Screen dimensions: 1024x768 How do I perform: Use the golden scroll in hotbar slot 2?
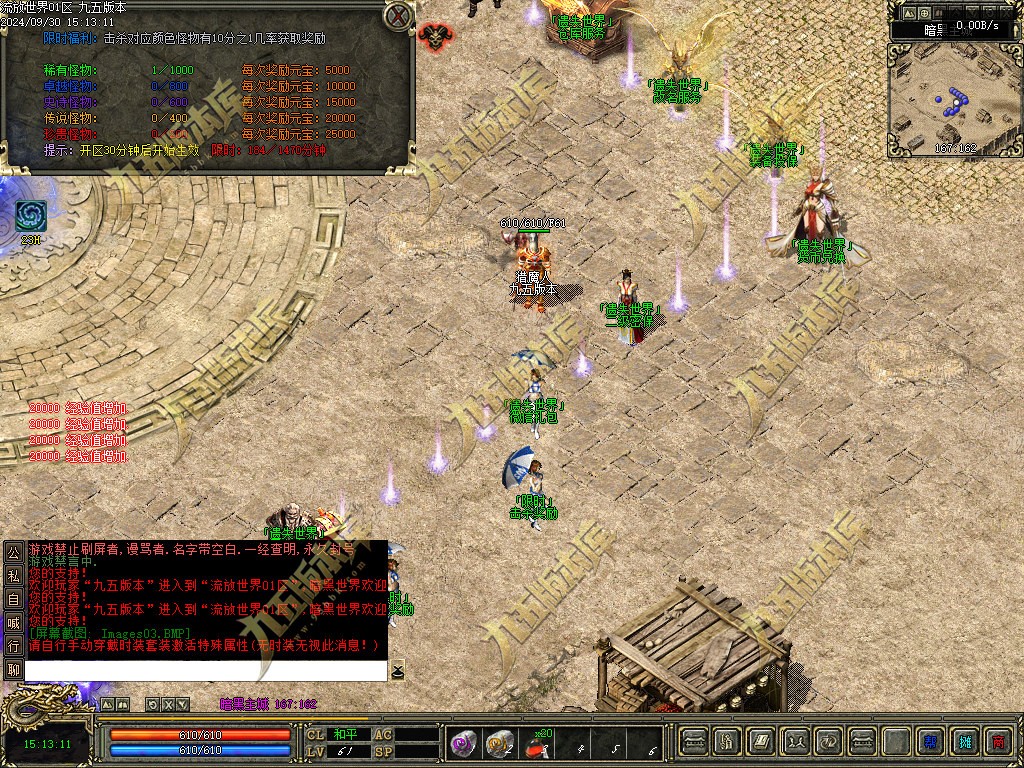pyautogui.click(x=499, y=743)
